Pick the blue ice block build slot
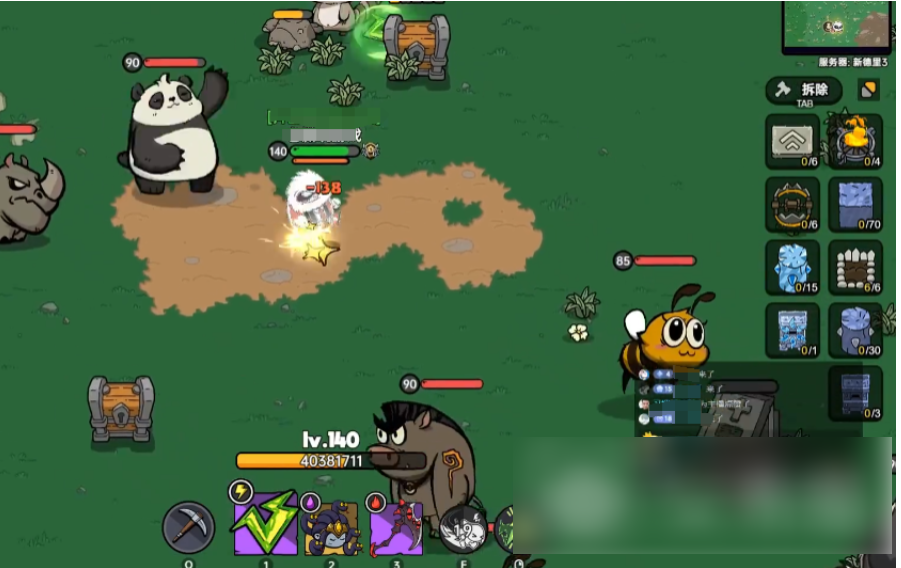Screen dimensions: 901x568 tap(856, 204)
